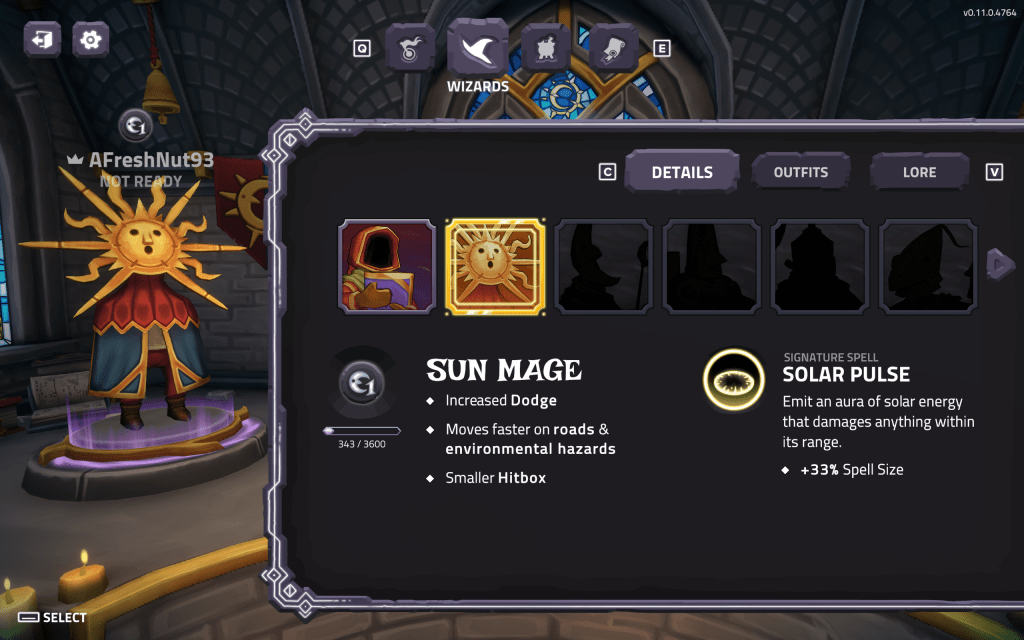Screen dimensions: 1024x640
Task: Click the exit door button
Action: (43, 40)
